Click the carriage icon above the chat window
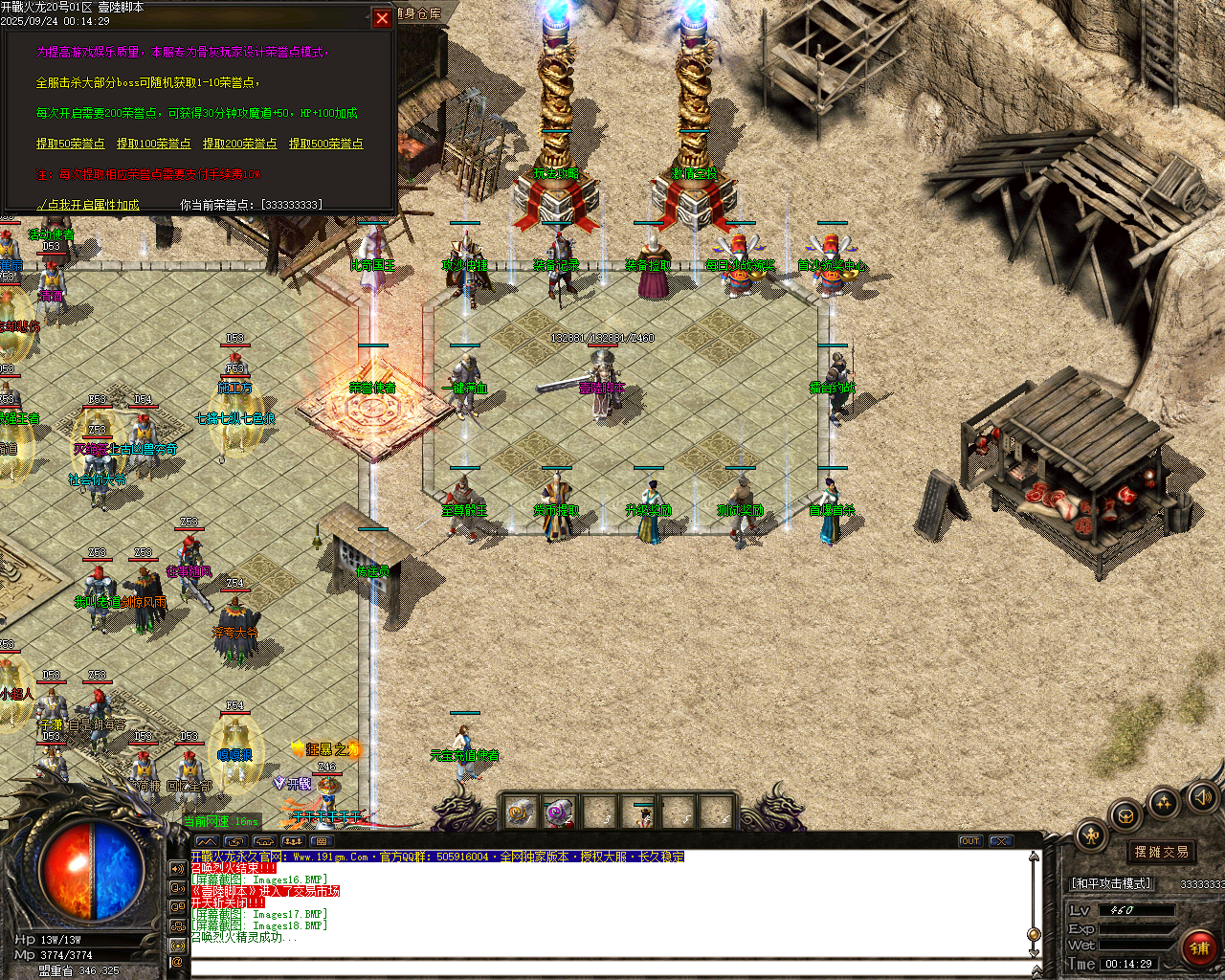1225x980 pixels. (264, 841)
